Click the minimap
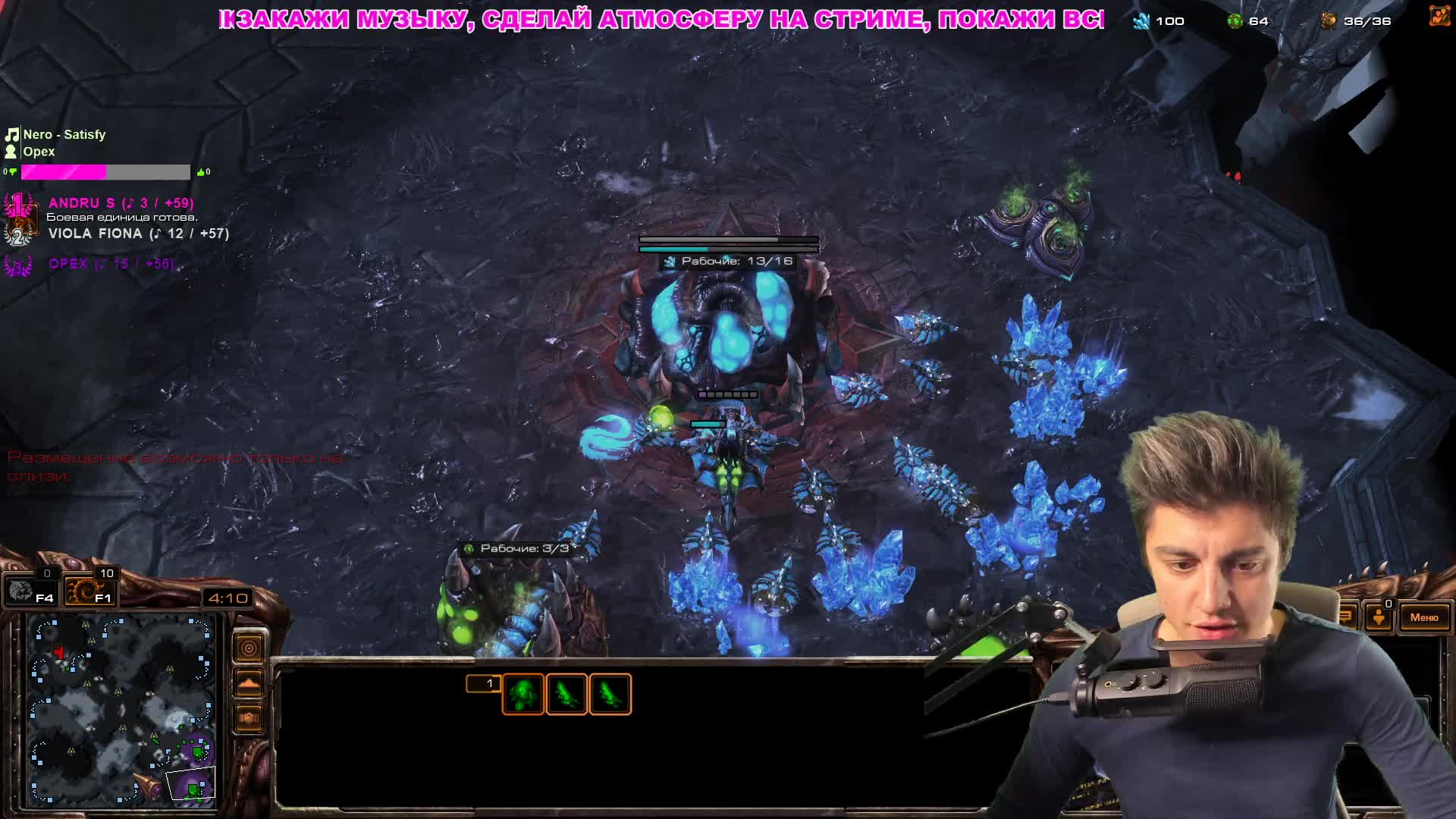Screen dimensions: 1456x819 pos(121,709)
